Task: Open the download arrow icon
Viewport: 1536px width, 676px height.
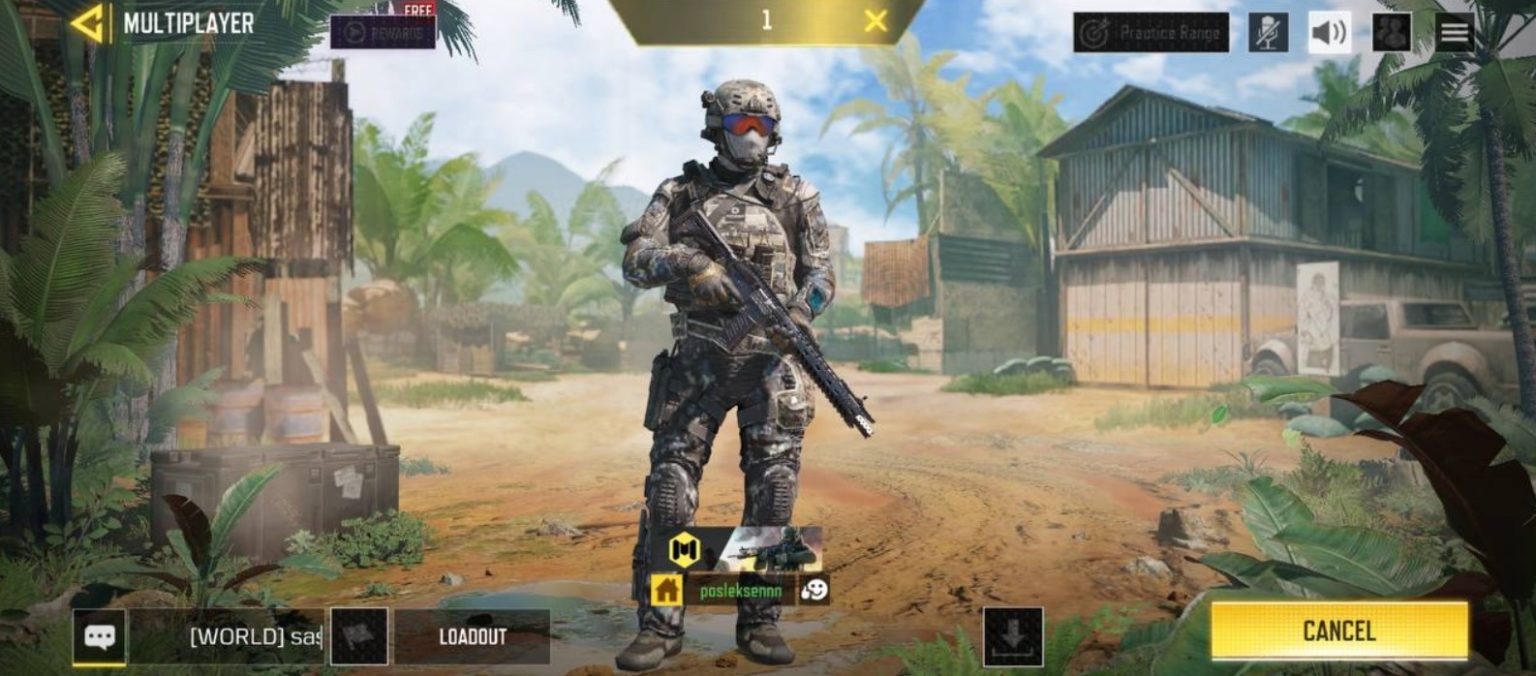Action: [x=1013, y=636]
